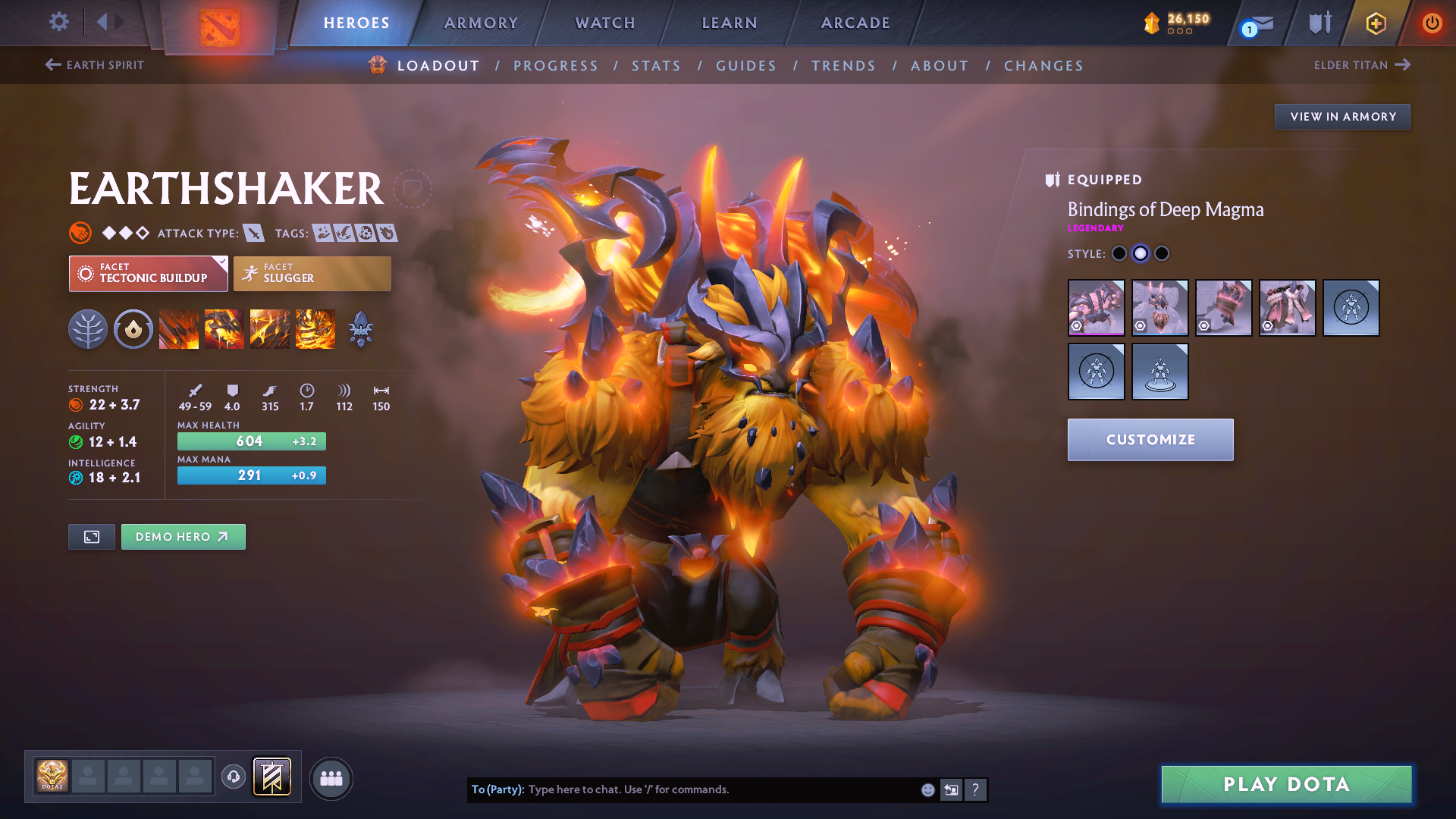
Task: Click the melee attack type icon
Action: point(256,233)
